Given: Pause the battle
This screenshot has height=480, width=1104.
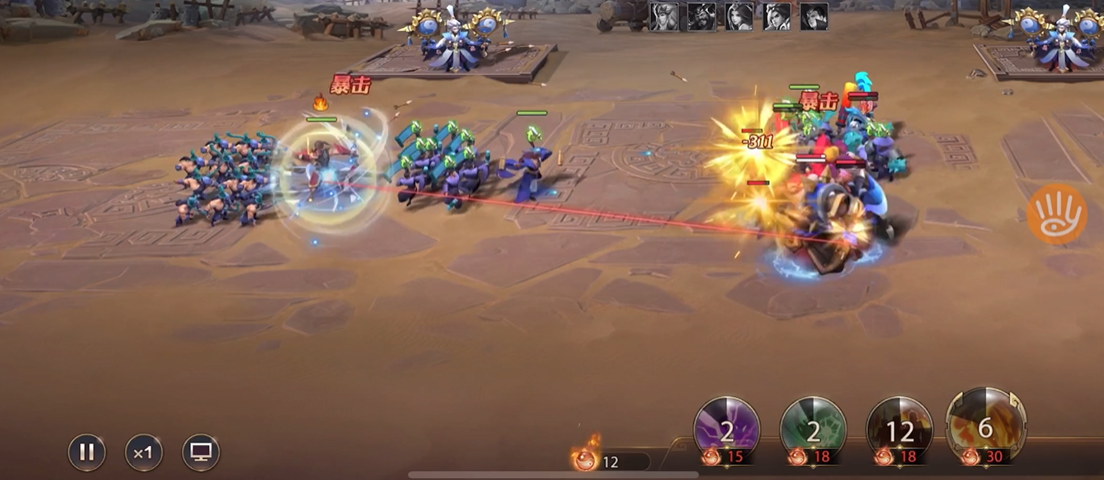Looking at the screenshot, I should point(87,452).
